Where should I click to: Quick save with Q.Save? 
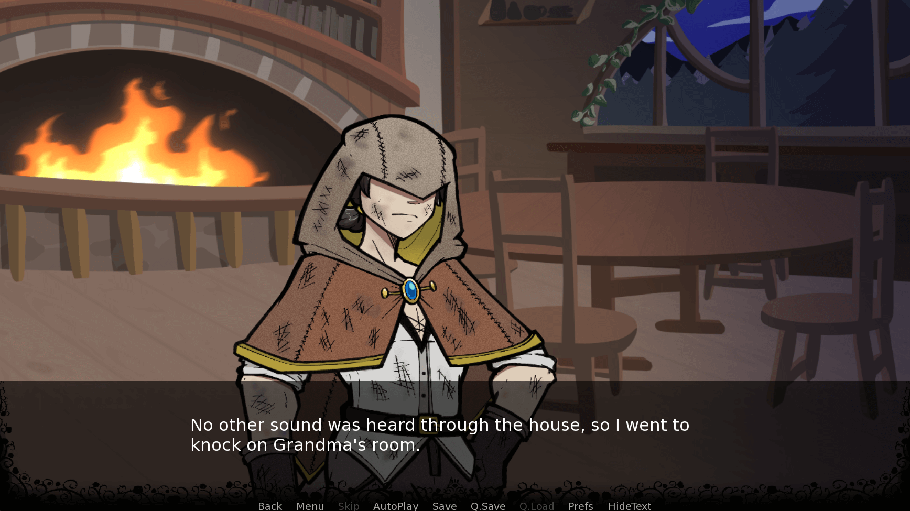[x=488, y=506]
